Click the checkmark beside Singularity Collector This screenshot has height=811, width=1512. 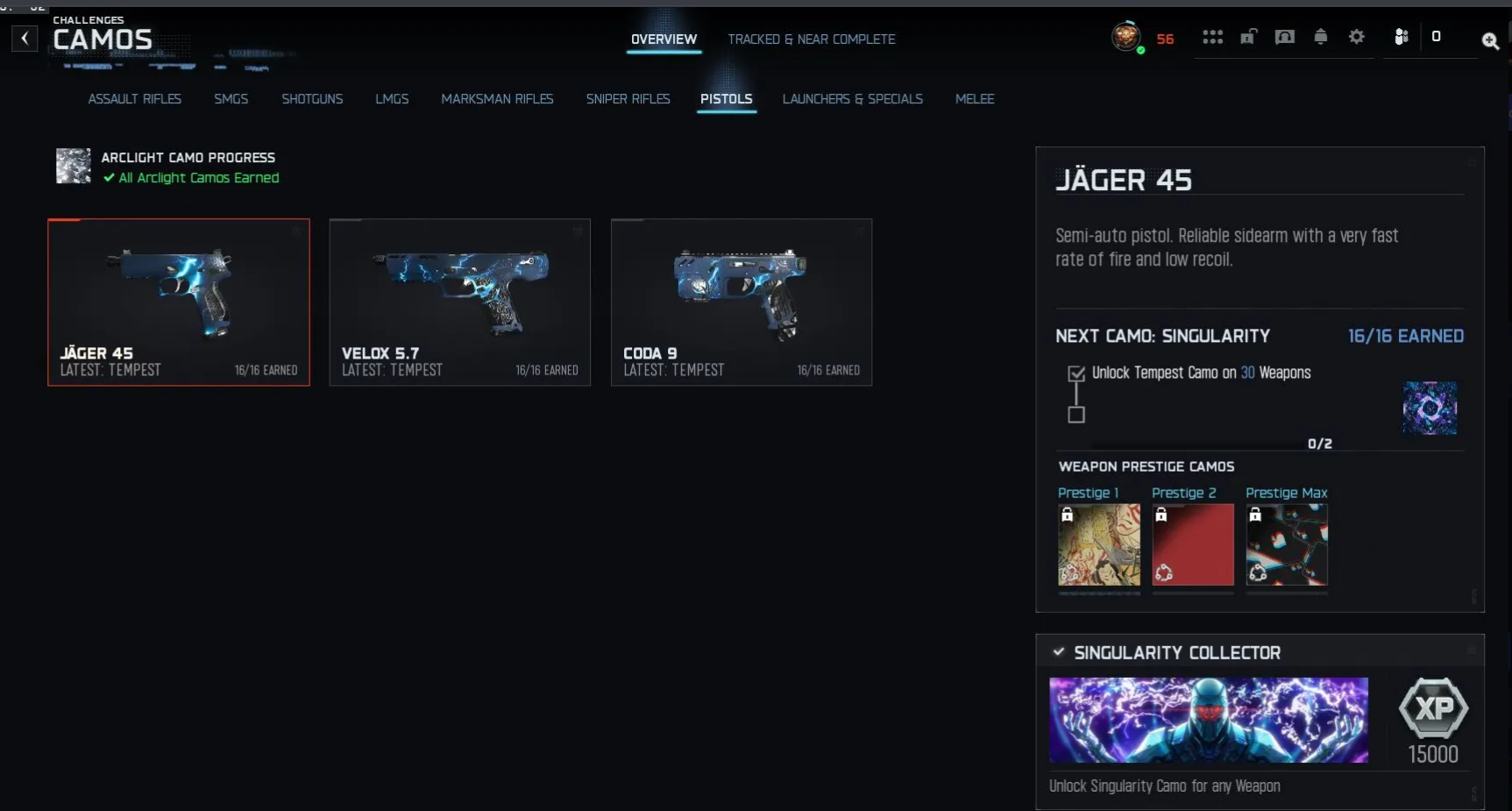point(1058,651)
